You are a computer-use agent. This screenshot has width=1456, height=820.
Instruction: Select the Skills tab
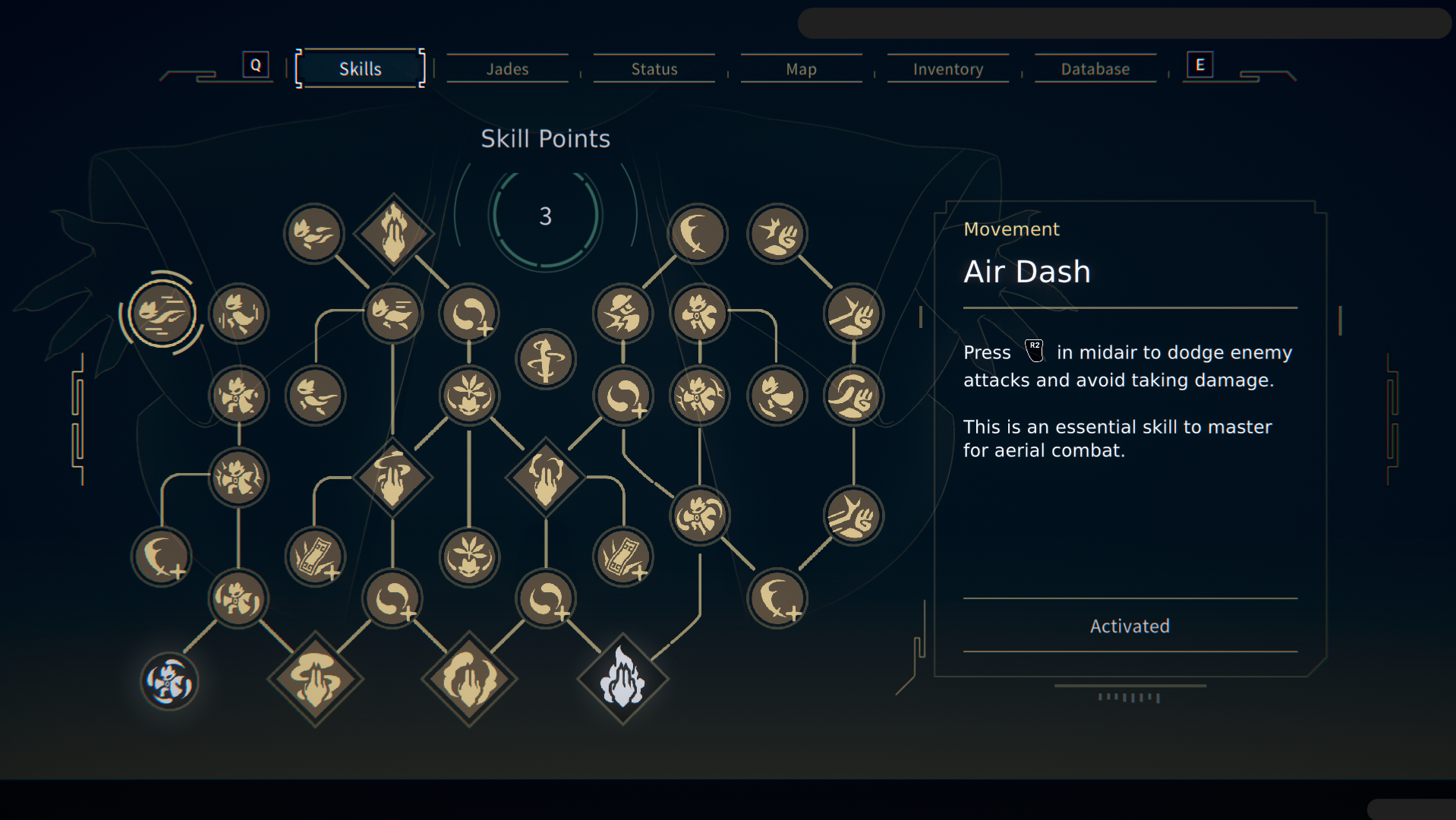[360, 69]
